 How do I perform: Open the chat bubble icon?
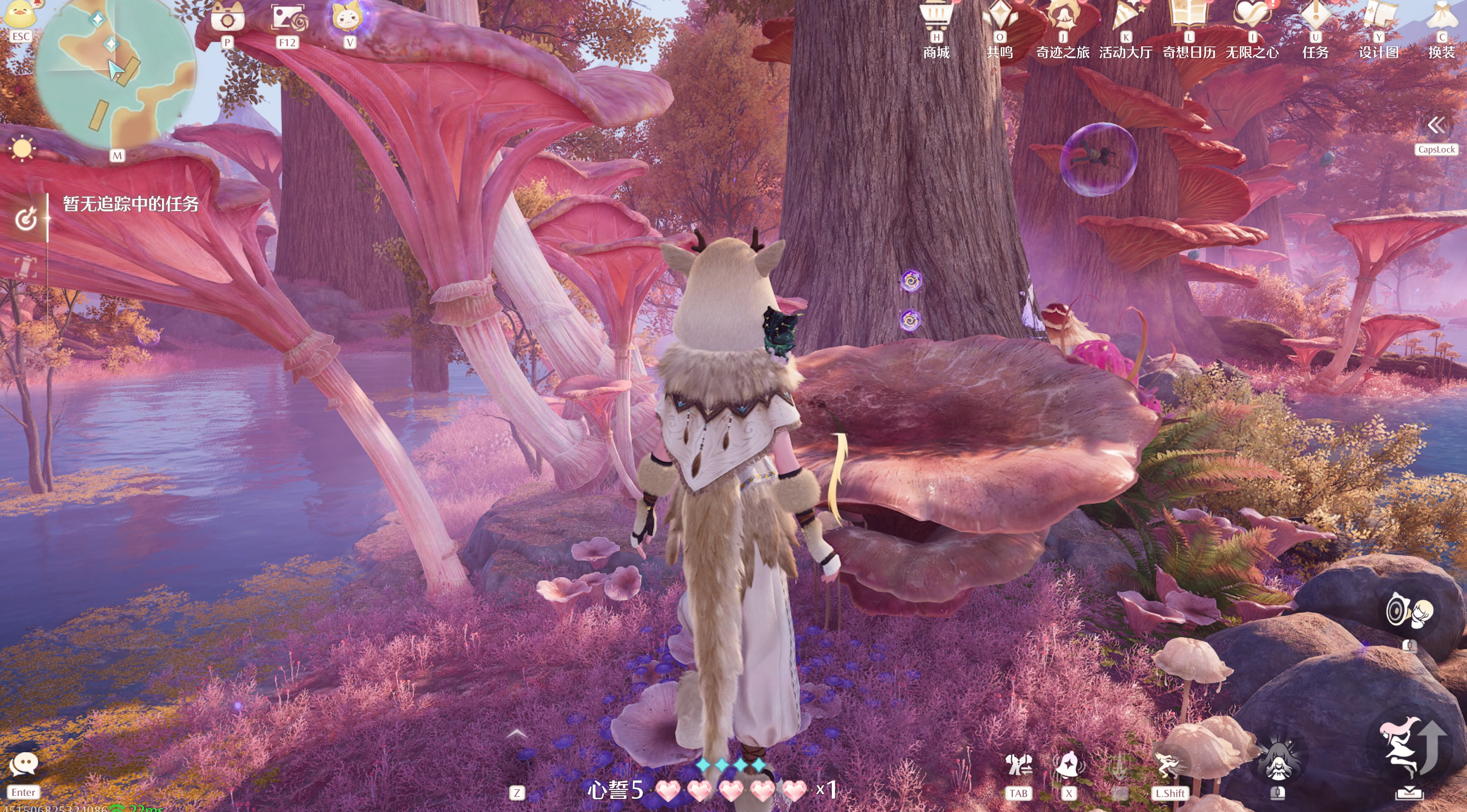24,764
